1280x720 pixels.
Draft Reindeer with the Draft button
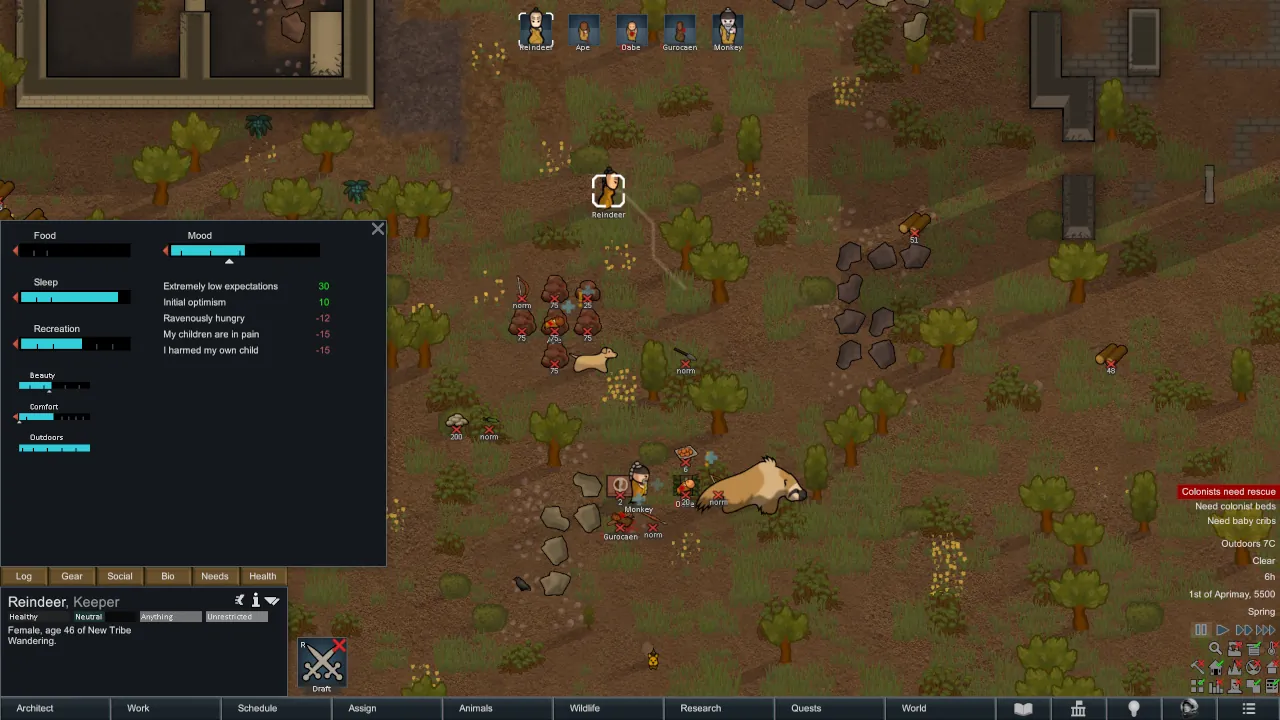pyautogui.click(x=322, y=664)
